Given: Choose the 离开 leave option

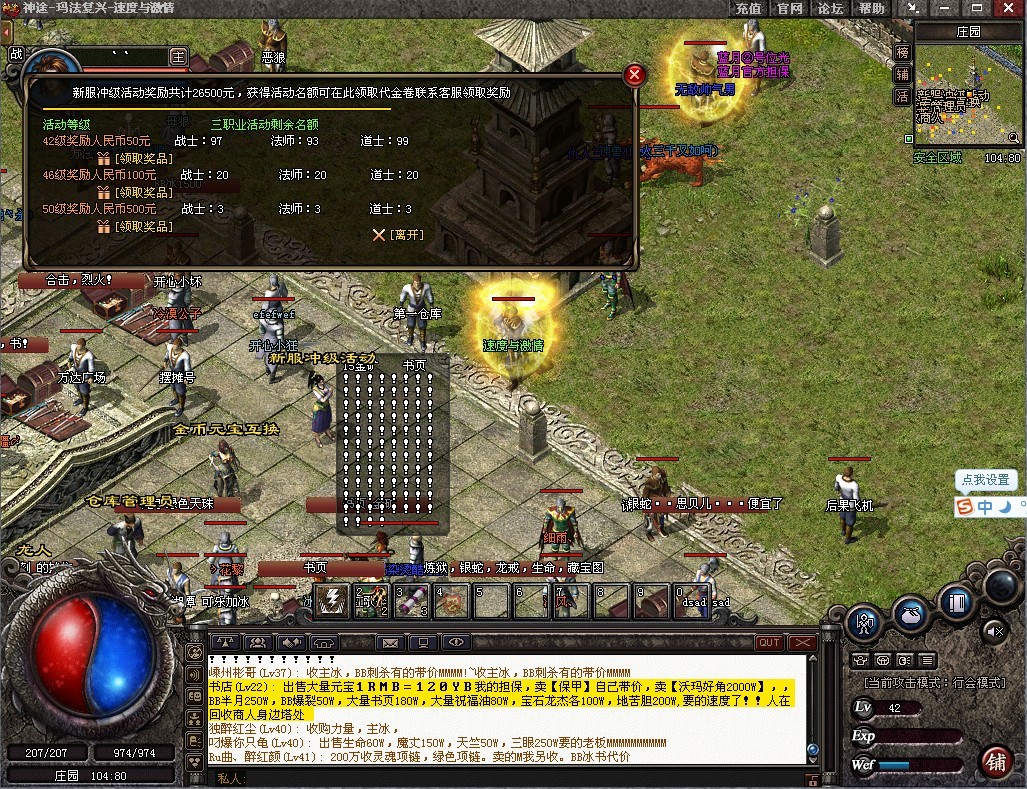Looking at the screenshot, I should pos(399,235).
